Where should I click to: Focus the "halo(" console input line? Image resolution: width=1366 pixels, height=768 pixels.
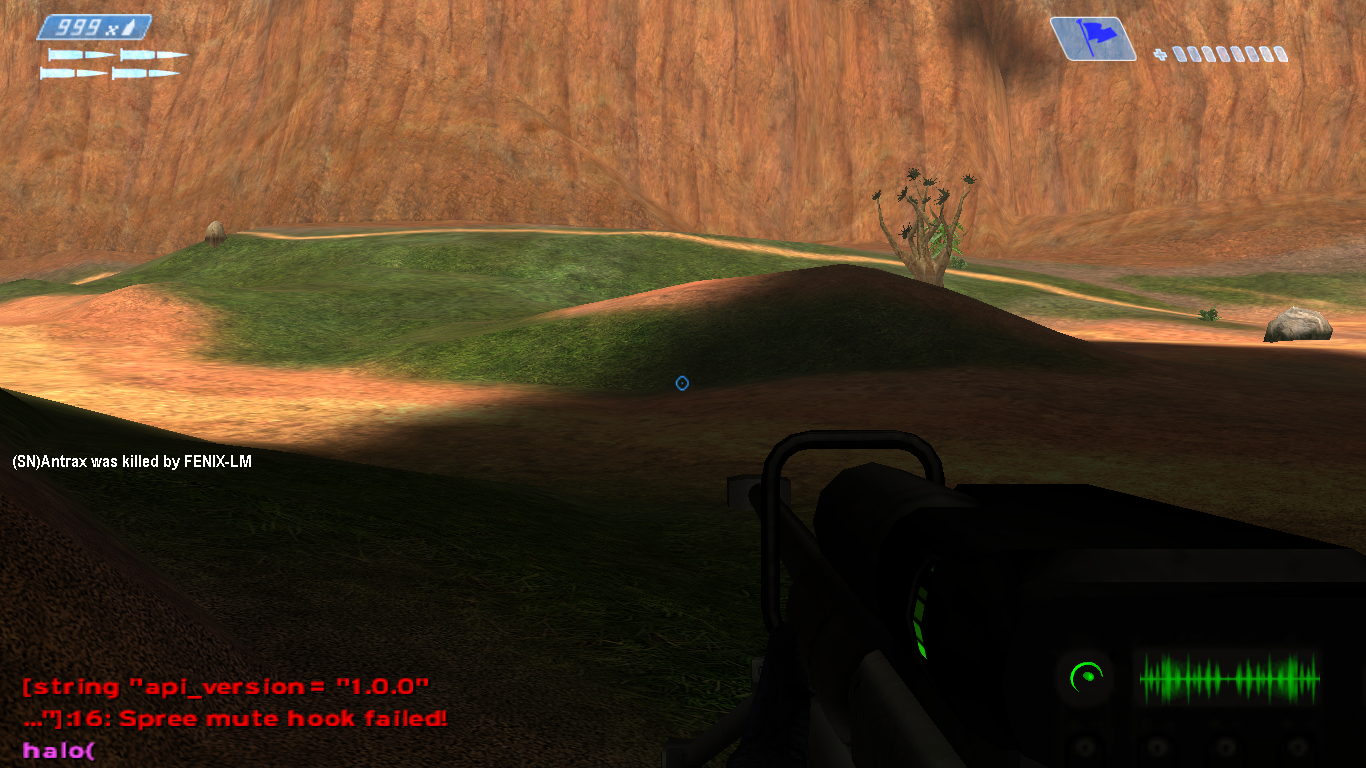[58, 749]
